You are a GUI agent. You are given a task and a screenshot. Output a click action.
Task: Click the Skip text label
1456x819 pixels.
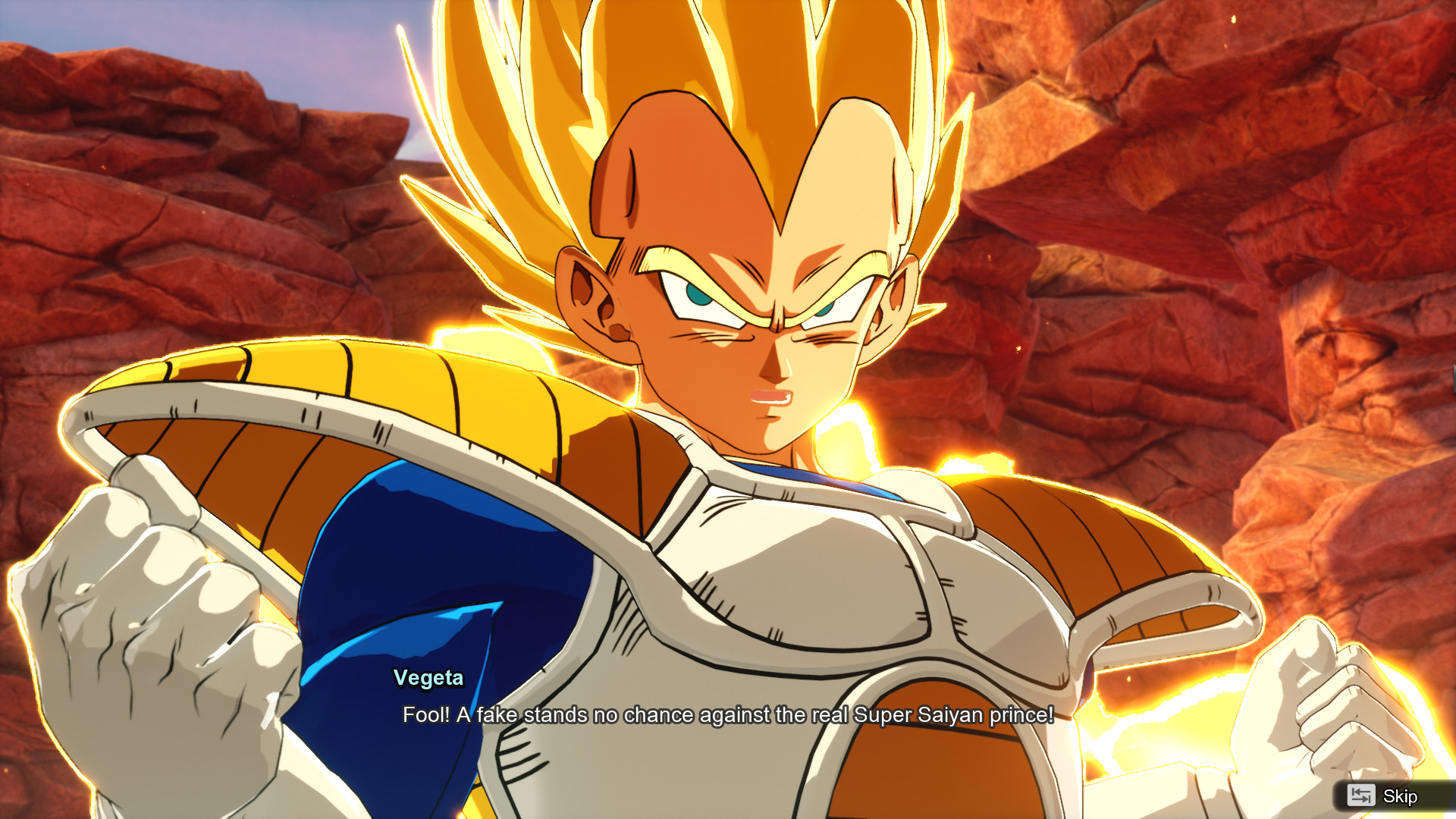[x=1399, y=797]
